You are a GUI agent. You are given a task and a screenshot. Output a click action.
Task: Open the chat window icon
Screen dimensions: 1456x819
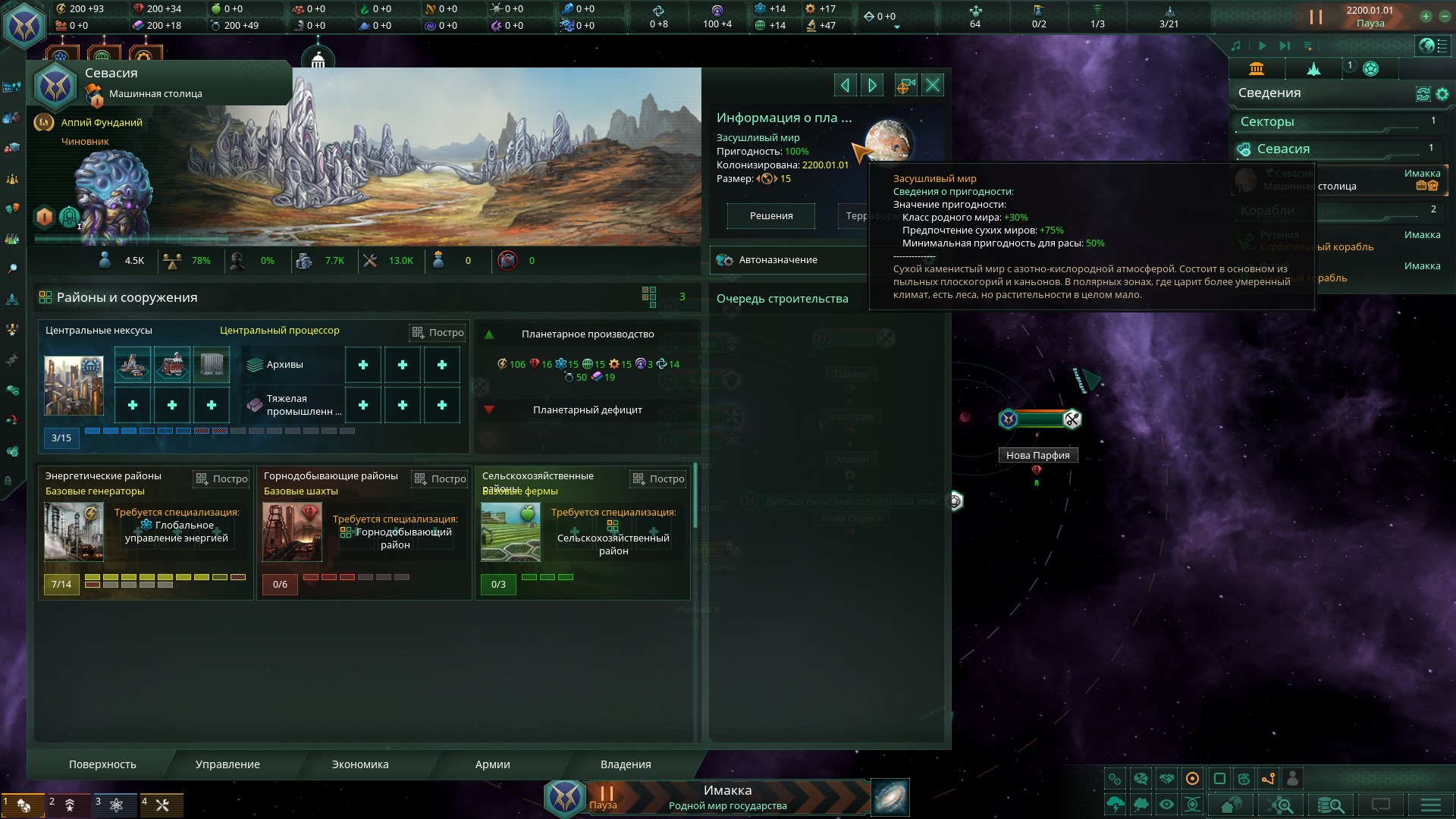click(1382, 805)
